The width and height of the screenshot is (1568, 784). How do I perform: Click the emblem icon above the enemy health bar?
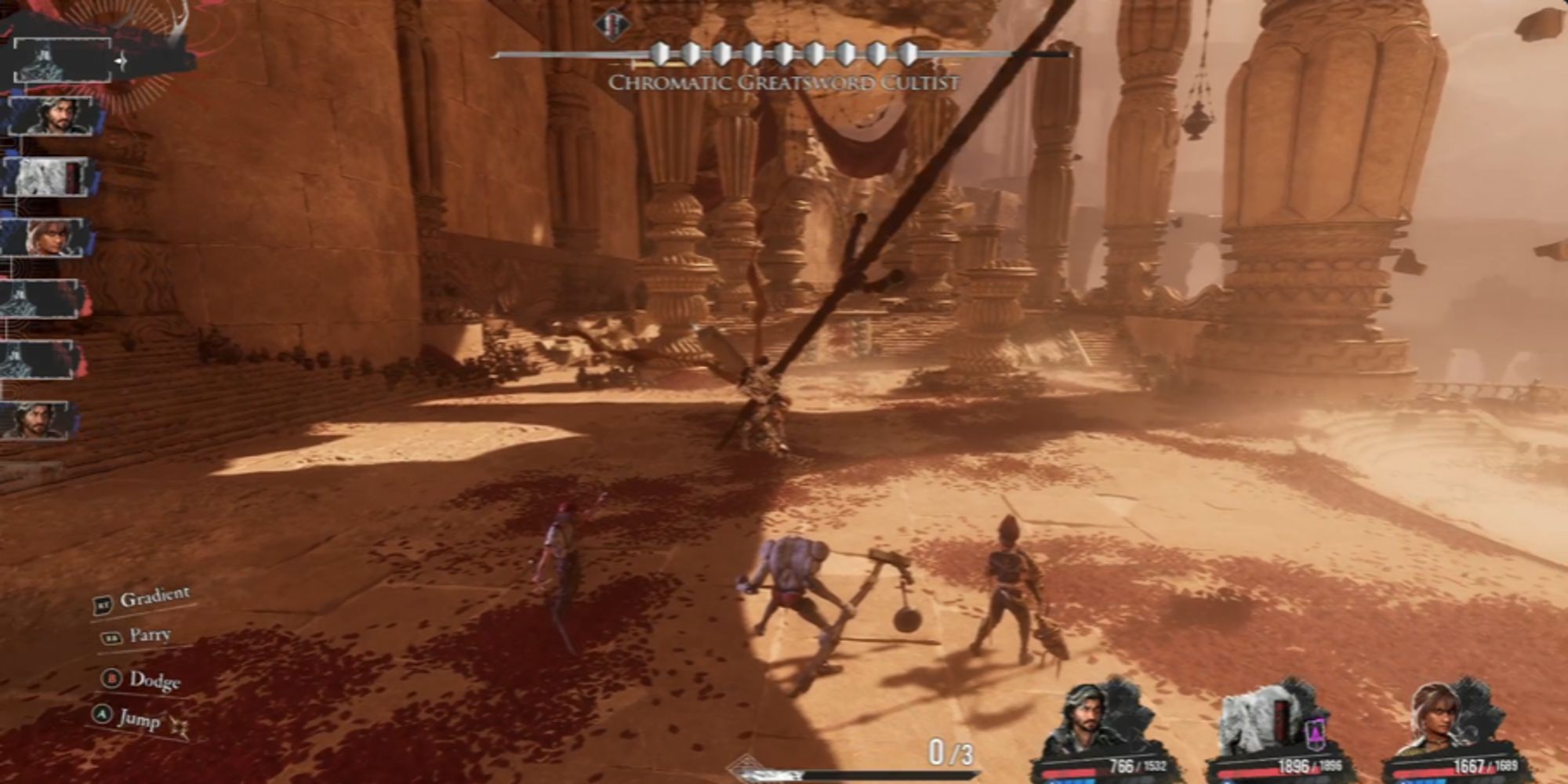point(612,24)
